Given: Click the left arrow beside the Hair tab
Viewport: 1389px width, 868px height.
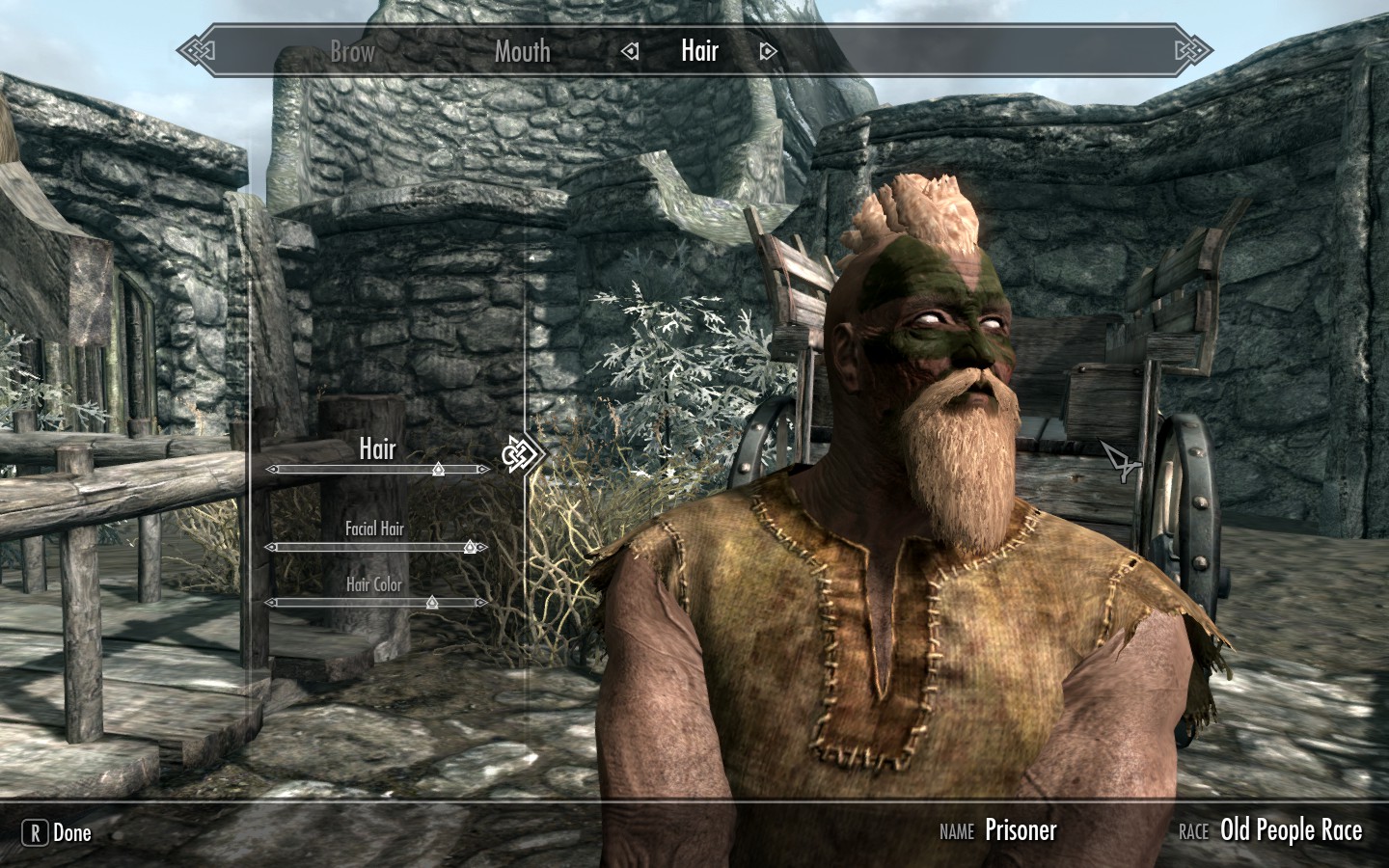Looking at the screenshot, I should (629, 51).
